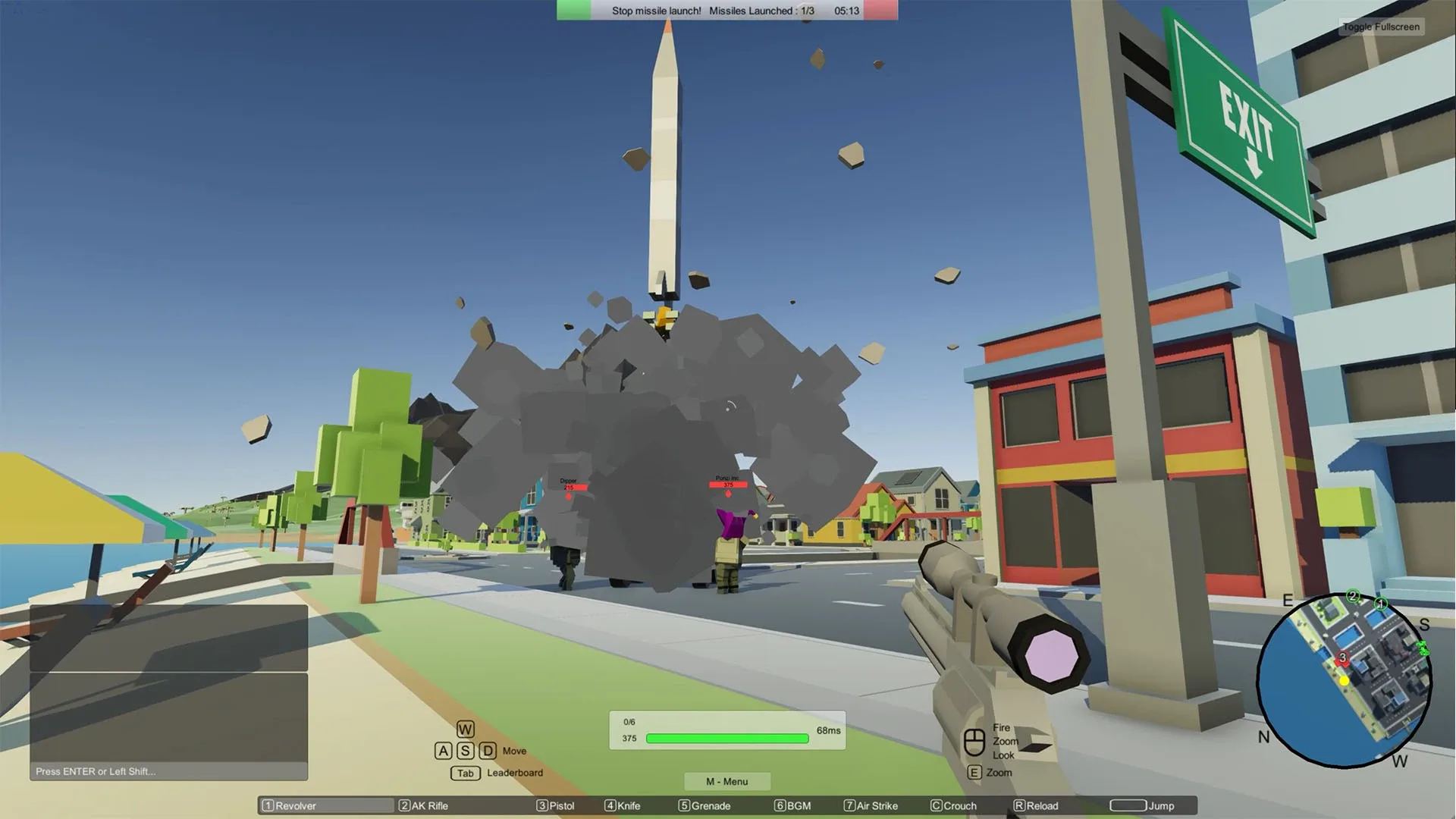The width and height of the screenshot is (1456, 819).
Task: Click the E Zoom key icon
Action: point(974,773)
